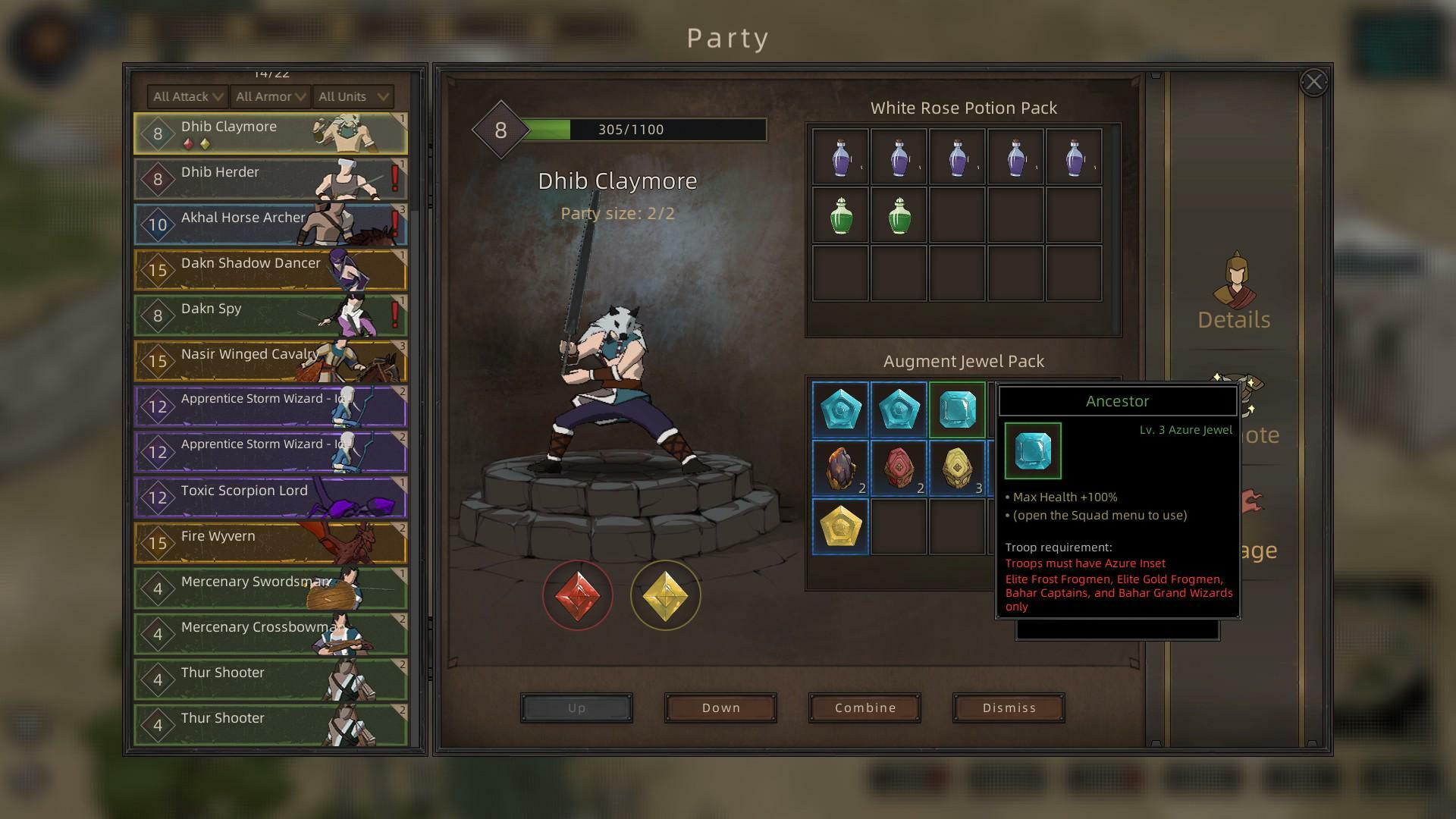Dismiss the selected troop
Screen dimensions: 1456x819
1009,708
